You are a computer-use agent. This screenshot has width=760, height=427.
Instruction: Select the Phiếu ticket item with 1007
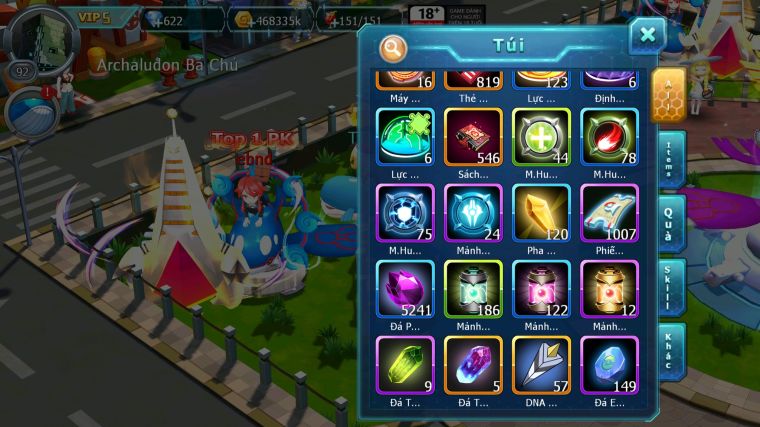[x=609, y=213]
